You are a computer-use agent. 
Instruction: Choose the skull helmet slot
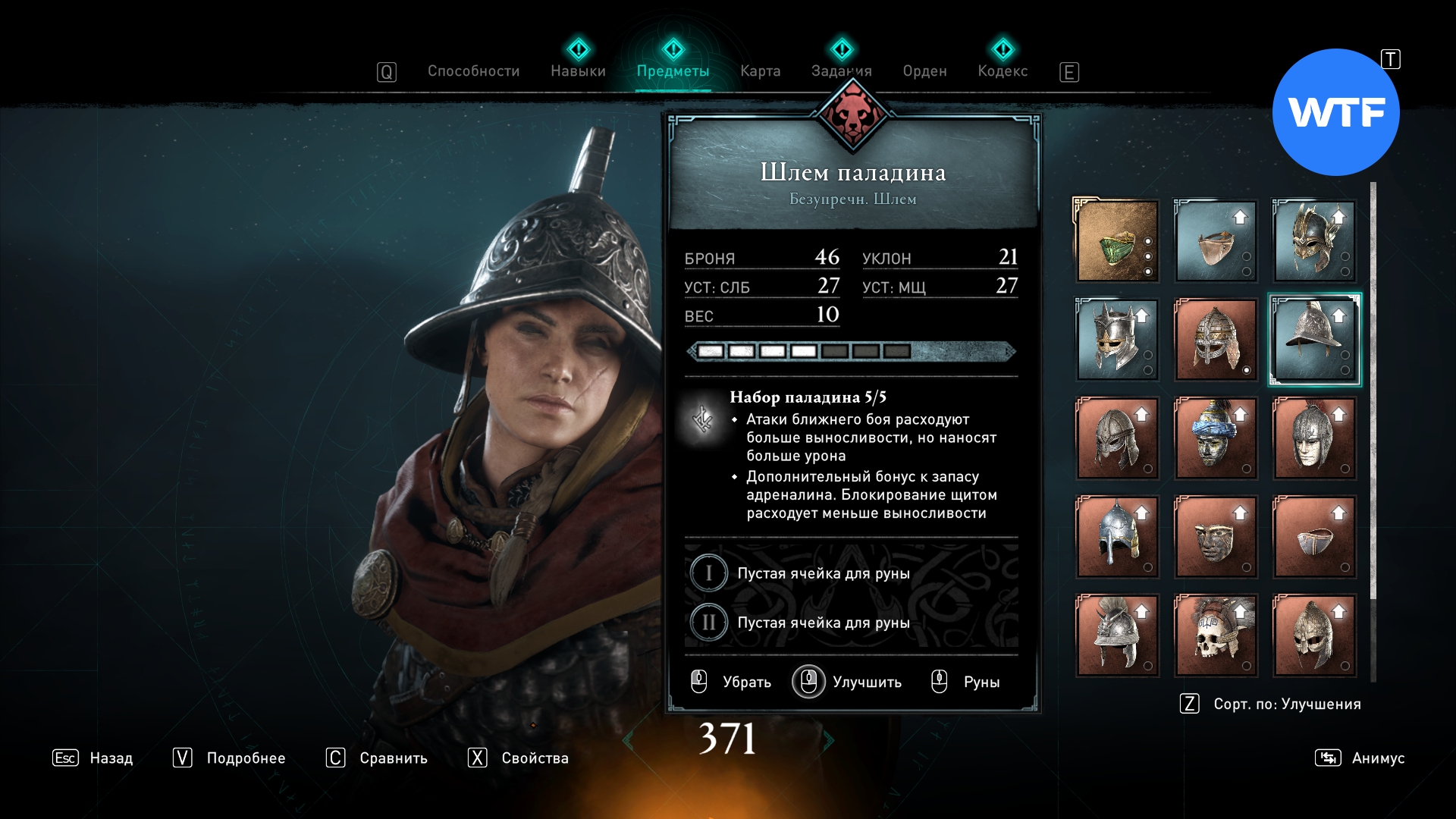[1215, 635]
